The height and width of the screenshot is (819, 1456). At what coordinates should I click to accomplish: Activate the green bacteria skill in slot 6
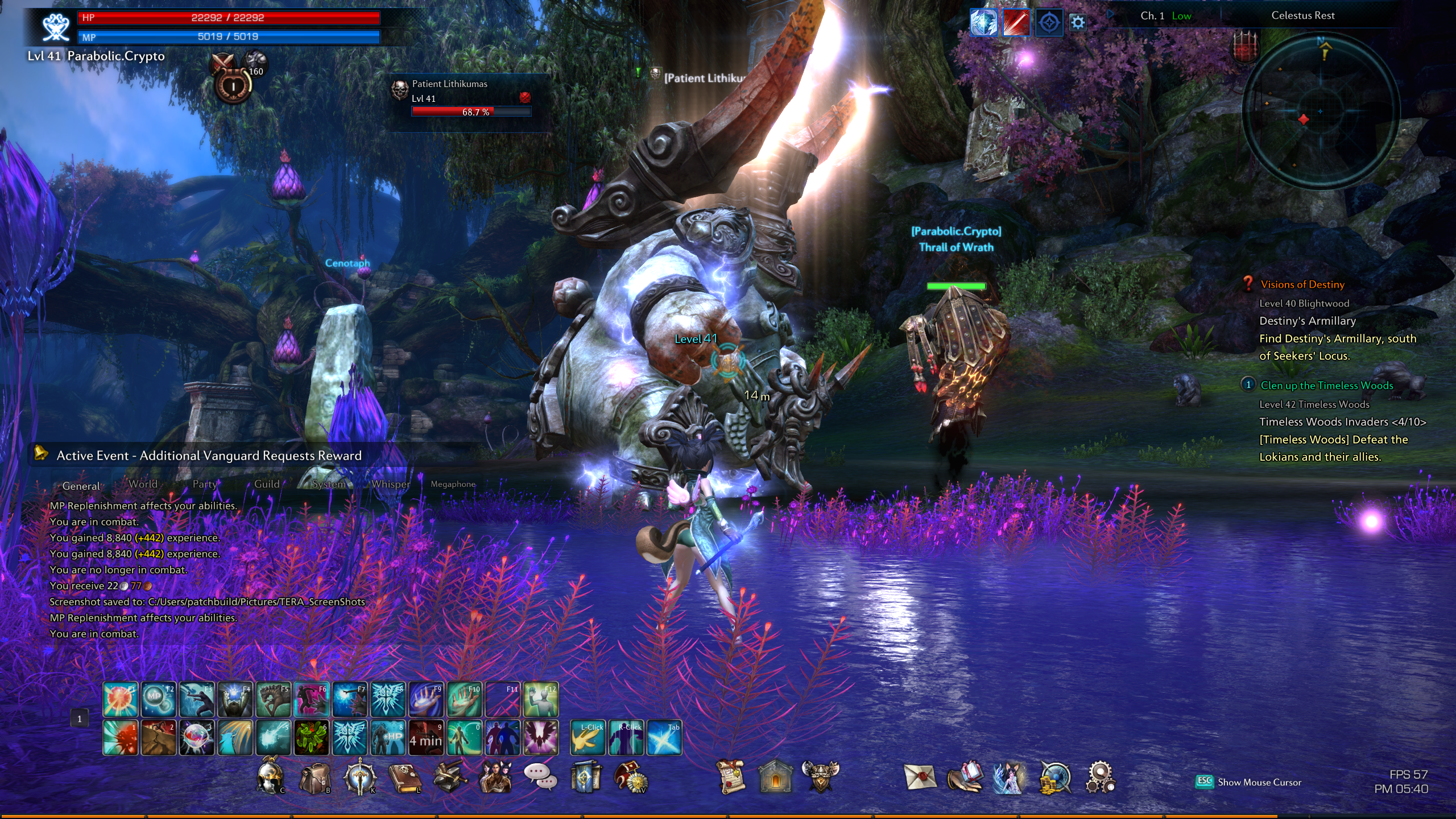coord(311,738)
